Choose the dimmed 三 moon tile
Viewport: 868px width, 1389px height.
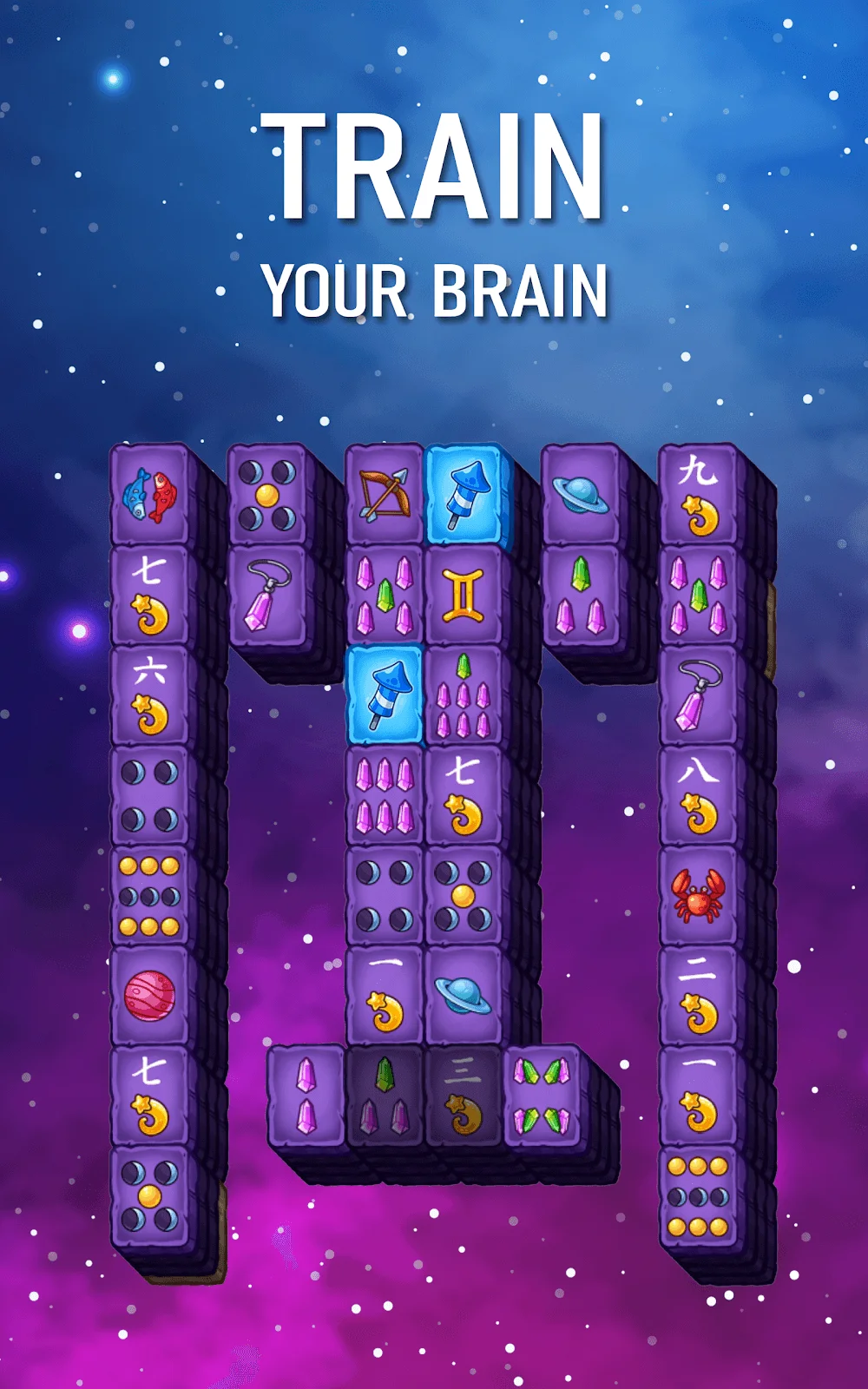[463, 1096]
